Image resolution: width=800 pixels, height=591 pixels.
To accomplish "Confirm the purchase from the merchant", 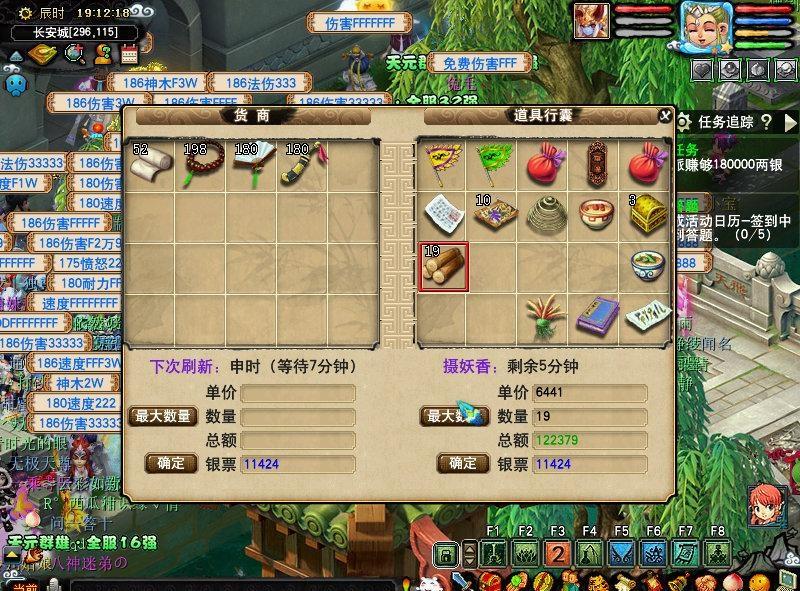I will point(171,463).
